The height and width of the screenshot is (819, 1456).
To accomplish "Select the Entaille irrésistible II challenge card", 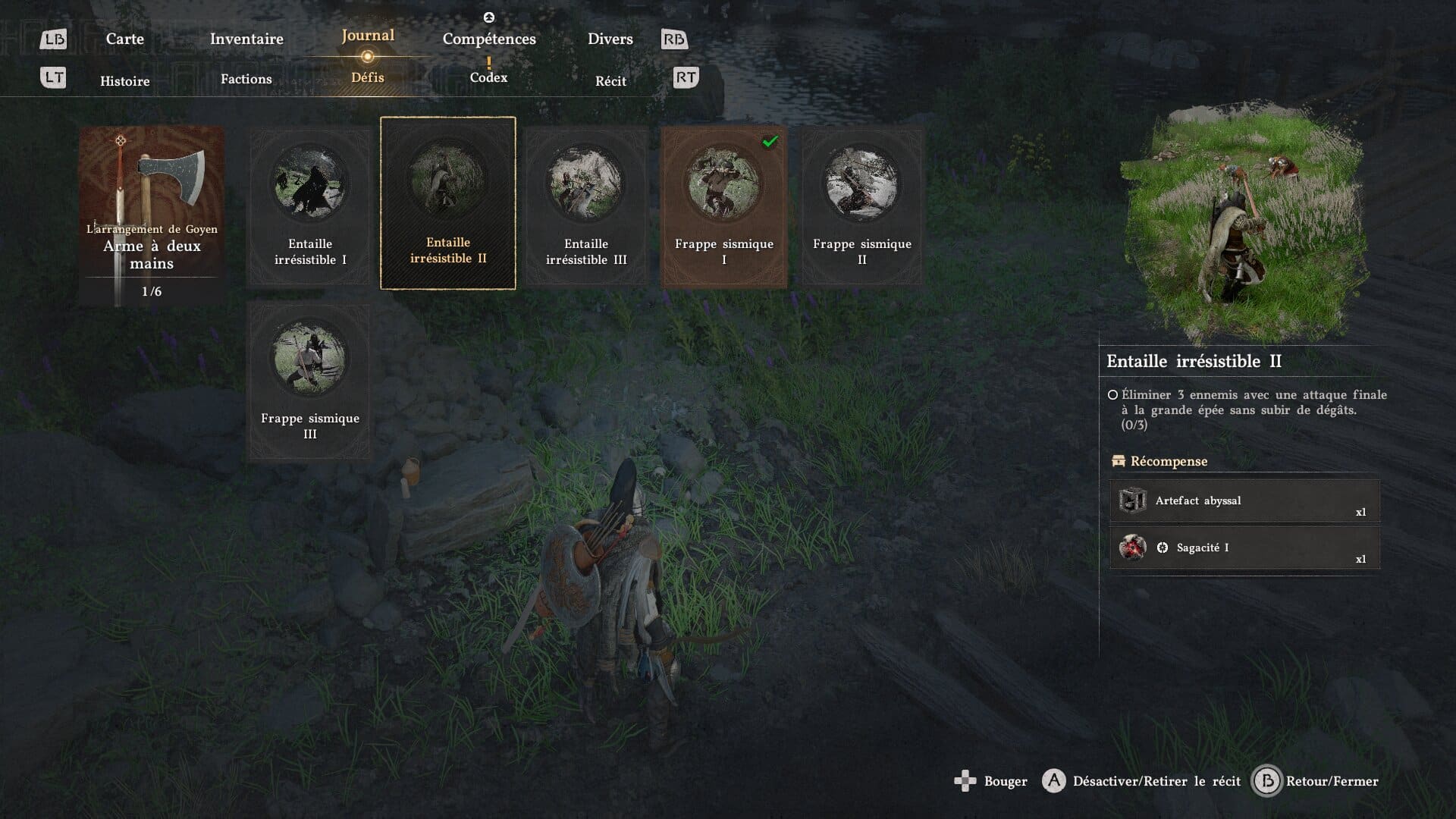I will click(x=448, y=203).
